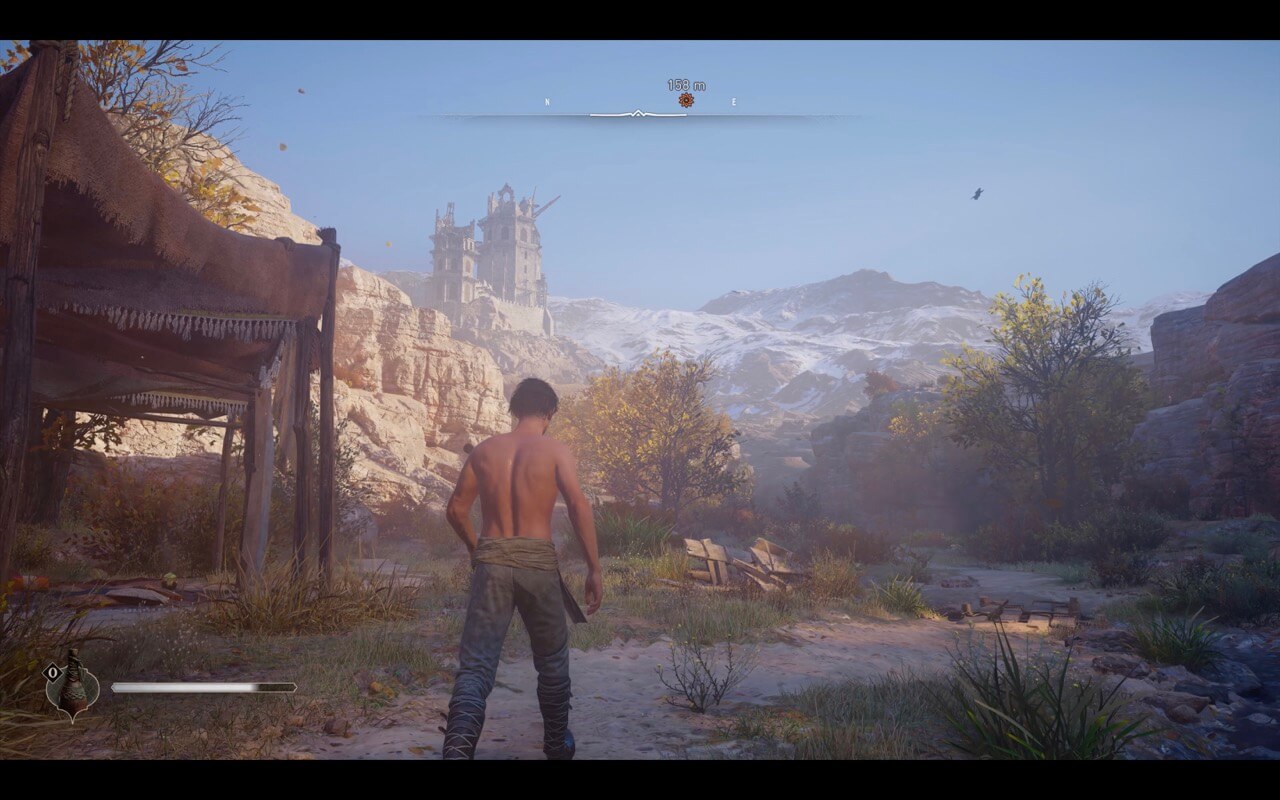This screenshot has height=800, width=1280.
Task: Click the objective marker on the compass
Action: (686, 100)
